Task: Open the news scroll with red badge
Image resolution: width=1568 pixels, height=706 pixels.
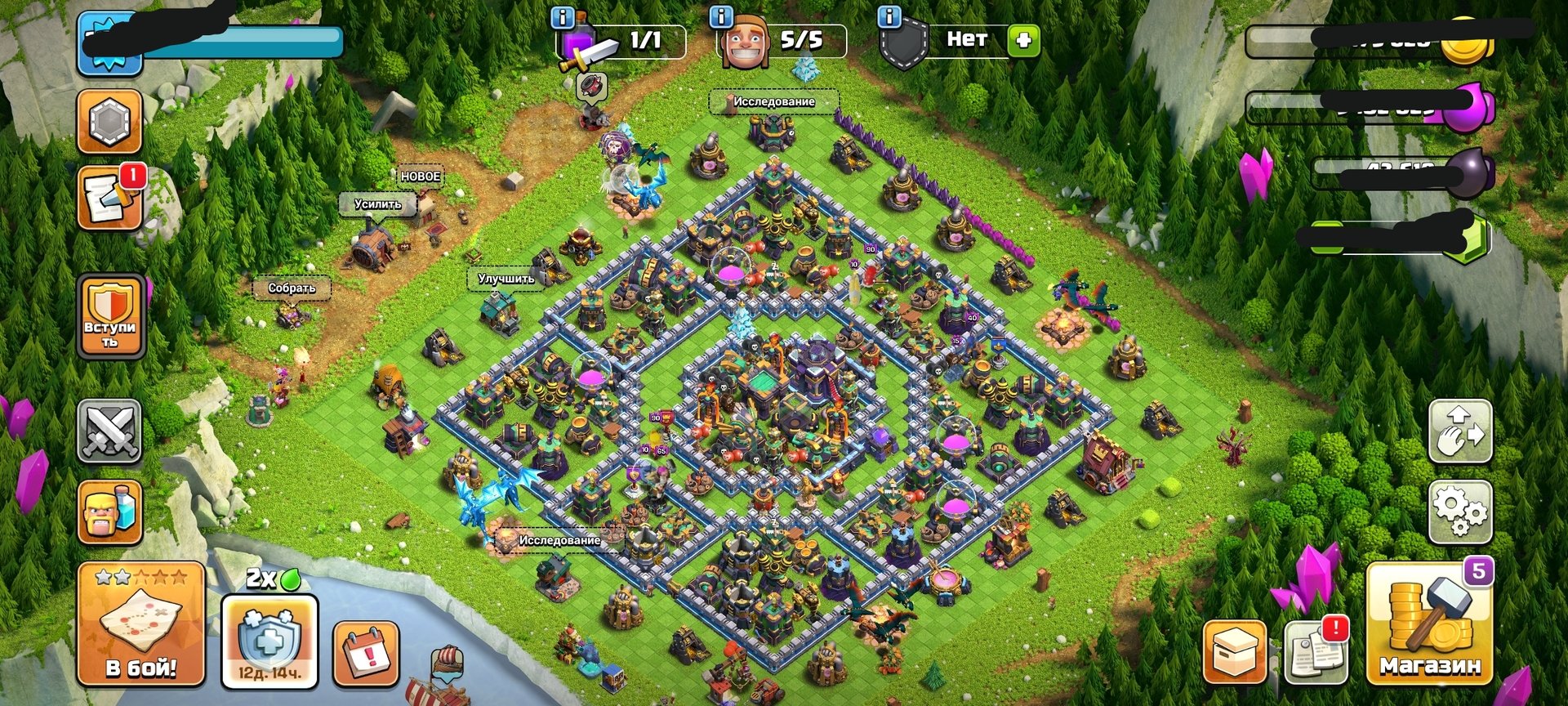Action: pos(109,199)
